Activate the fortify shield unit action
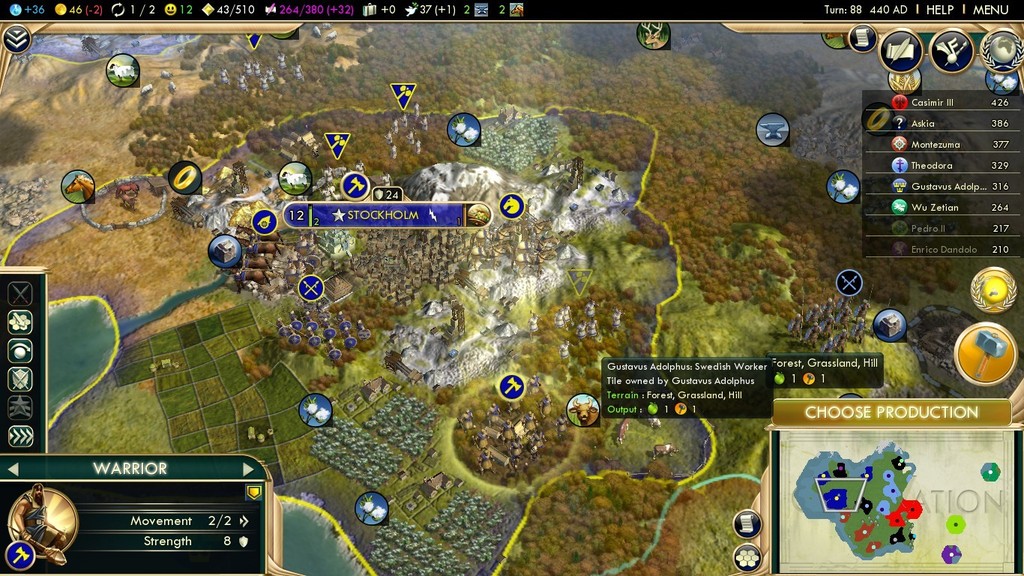 20,379
